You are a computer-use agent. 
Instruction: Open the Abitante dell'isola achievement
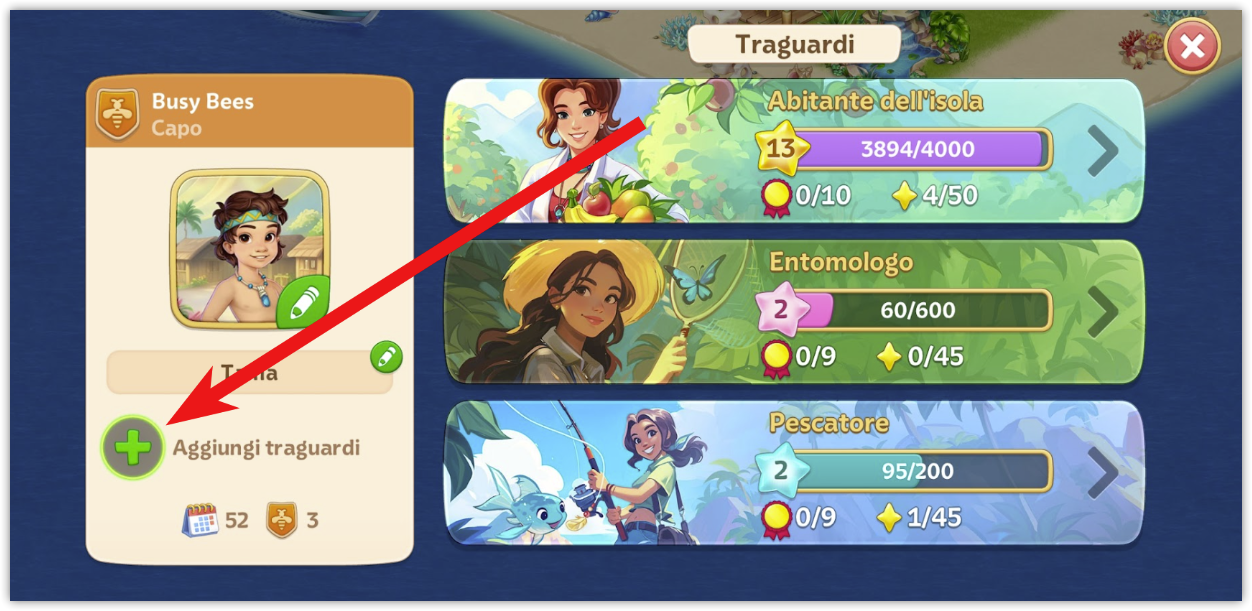(x=1102, y=152)
